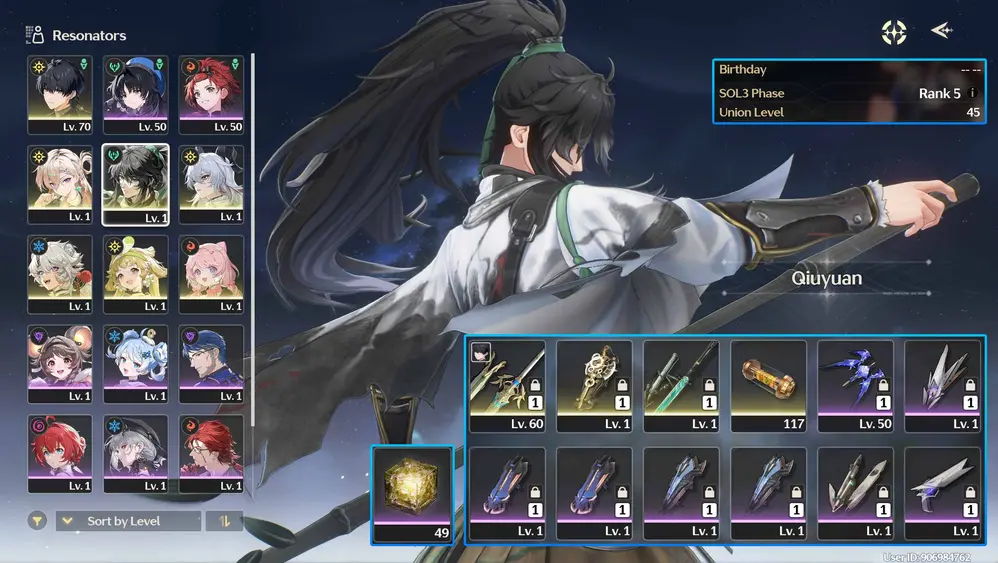Choose the Lv. 50 resonator with blue beret
This screenshot has height=563, width=998.
(x=135, y=94)
